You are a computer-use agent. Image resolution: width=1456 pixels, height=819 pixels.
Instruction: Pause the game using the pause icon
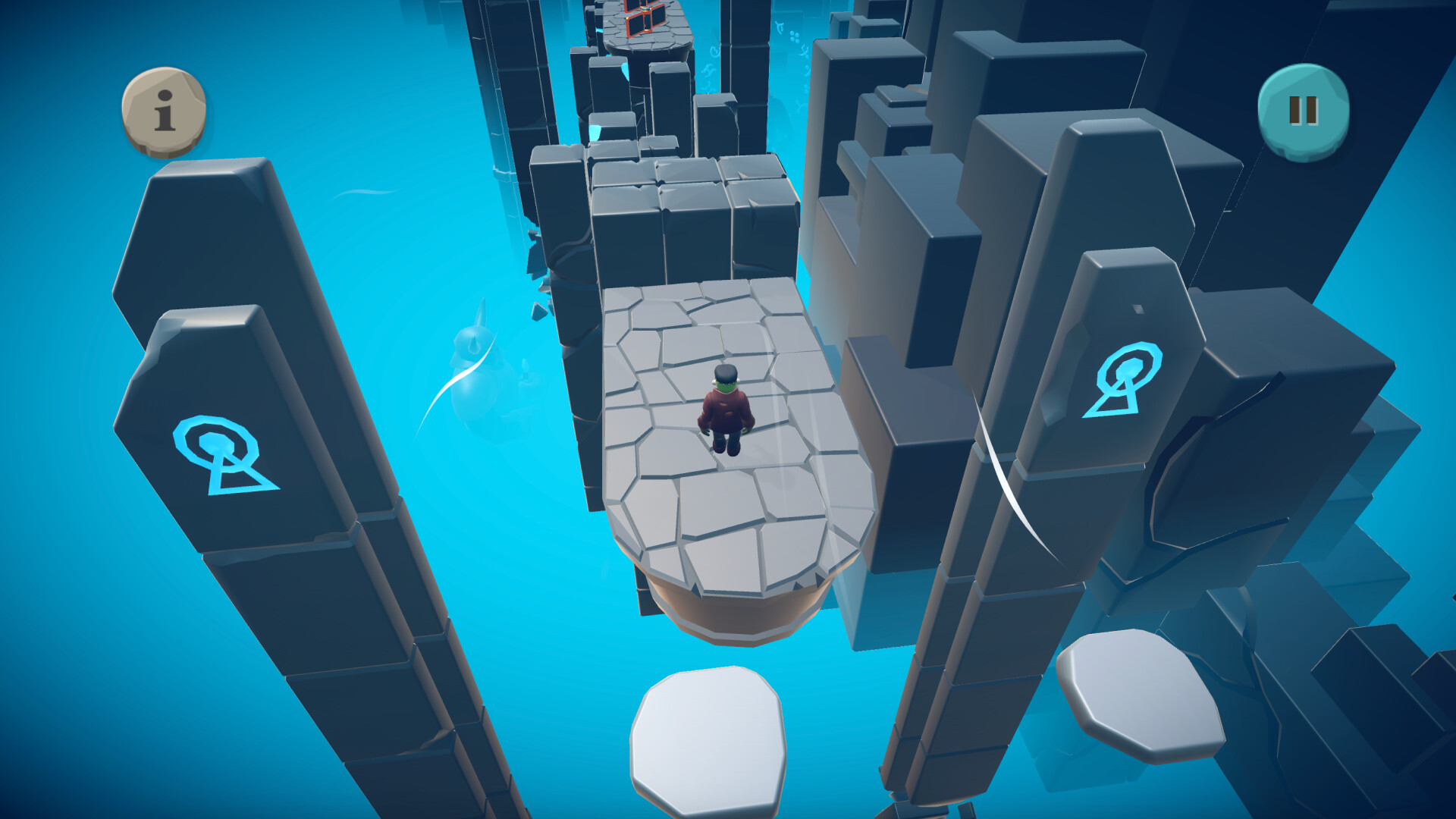(x=1302, y=111)
